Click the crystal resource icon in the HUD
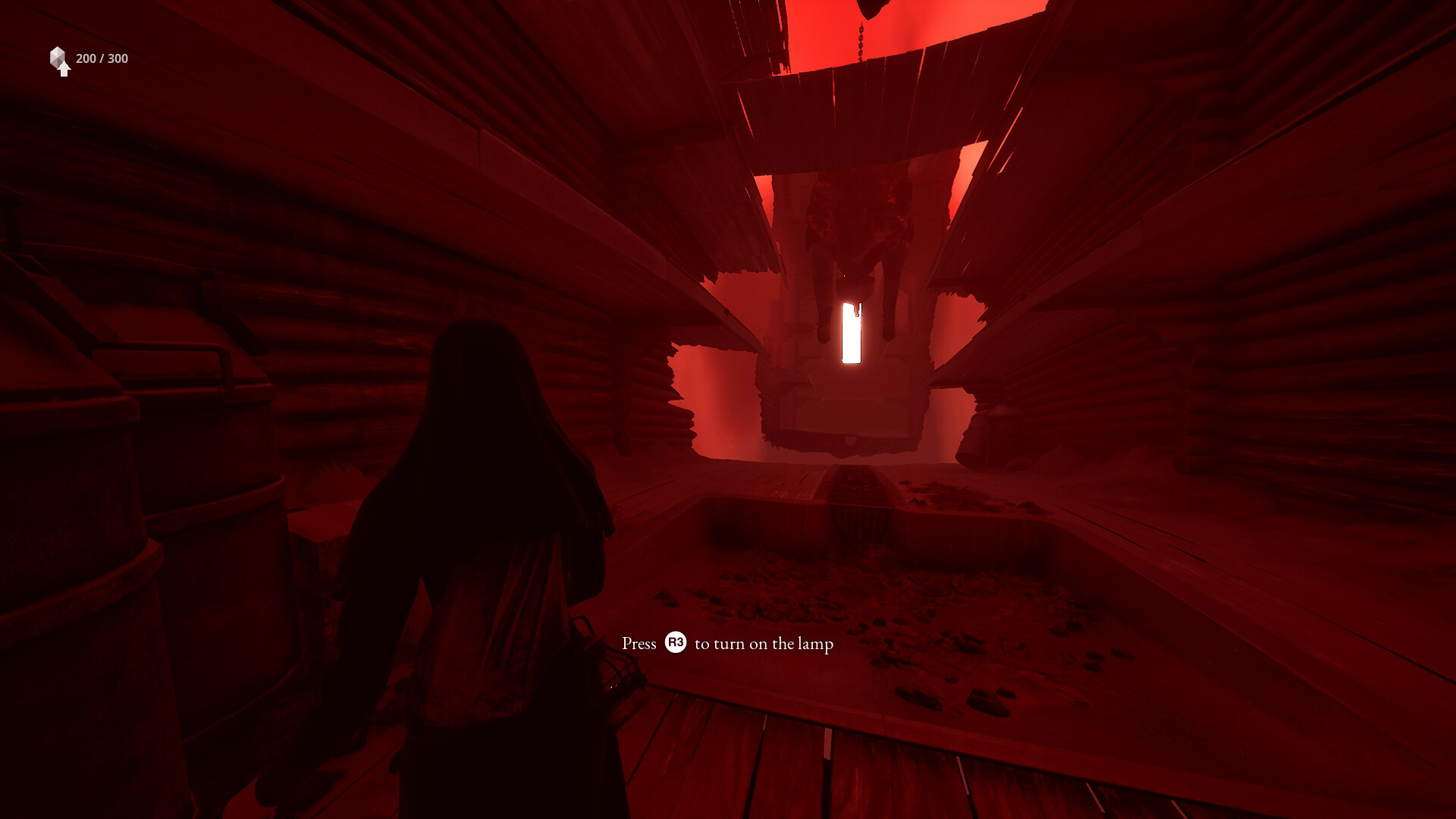1456x819 pixels. click(59, 56)
